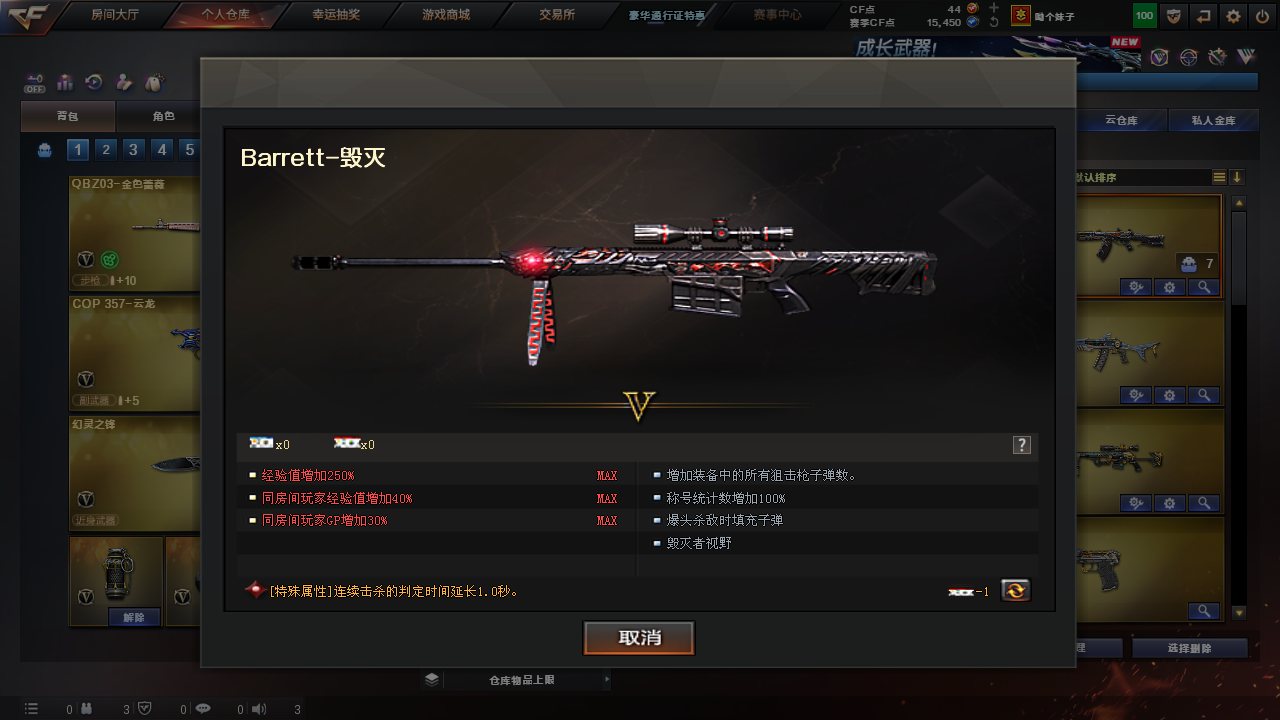
Task: Switch to the 角色 character tab
Action: coord(163,117)
